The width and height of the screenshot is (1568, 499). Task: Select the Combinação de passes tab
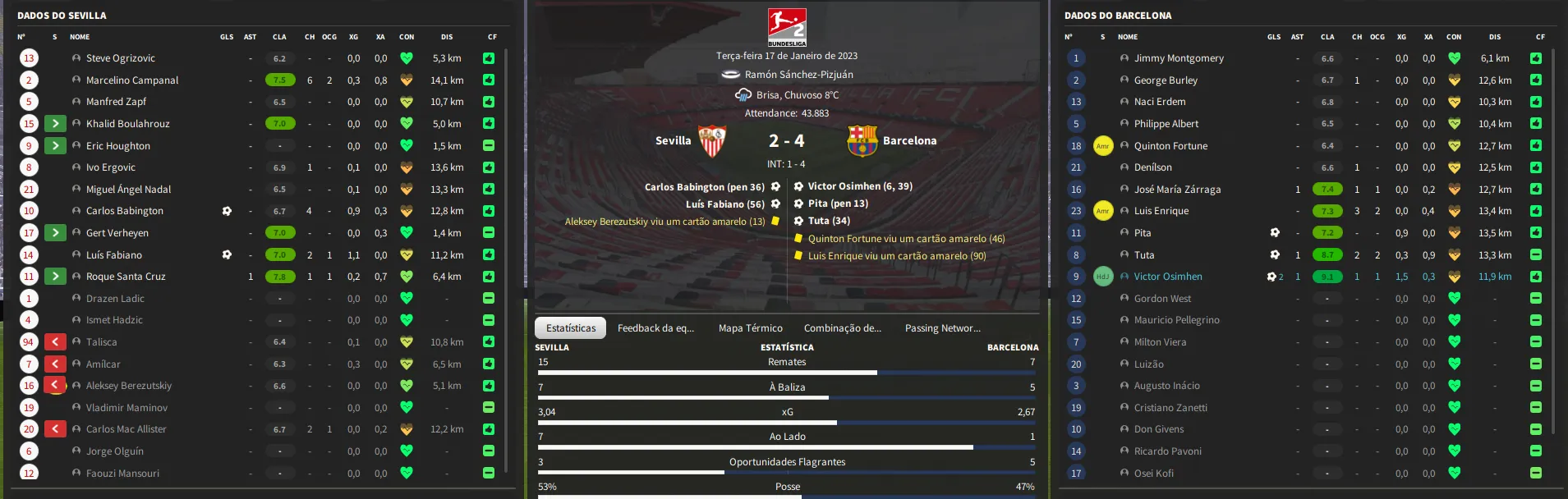pos(842,328)
